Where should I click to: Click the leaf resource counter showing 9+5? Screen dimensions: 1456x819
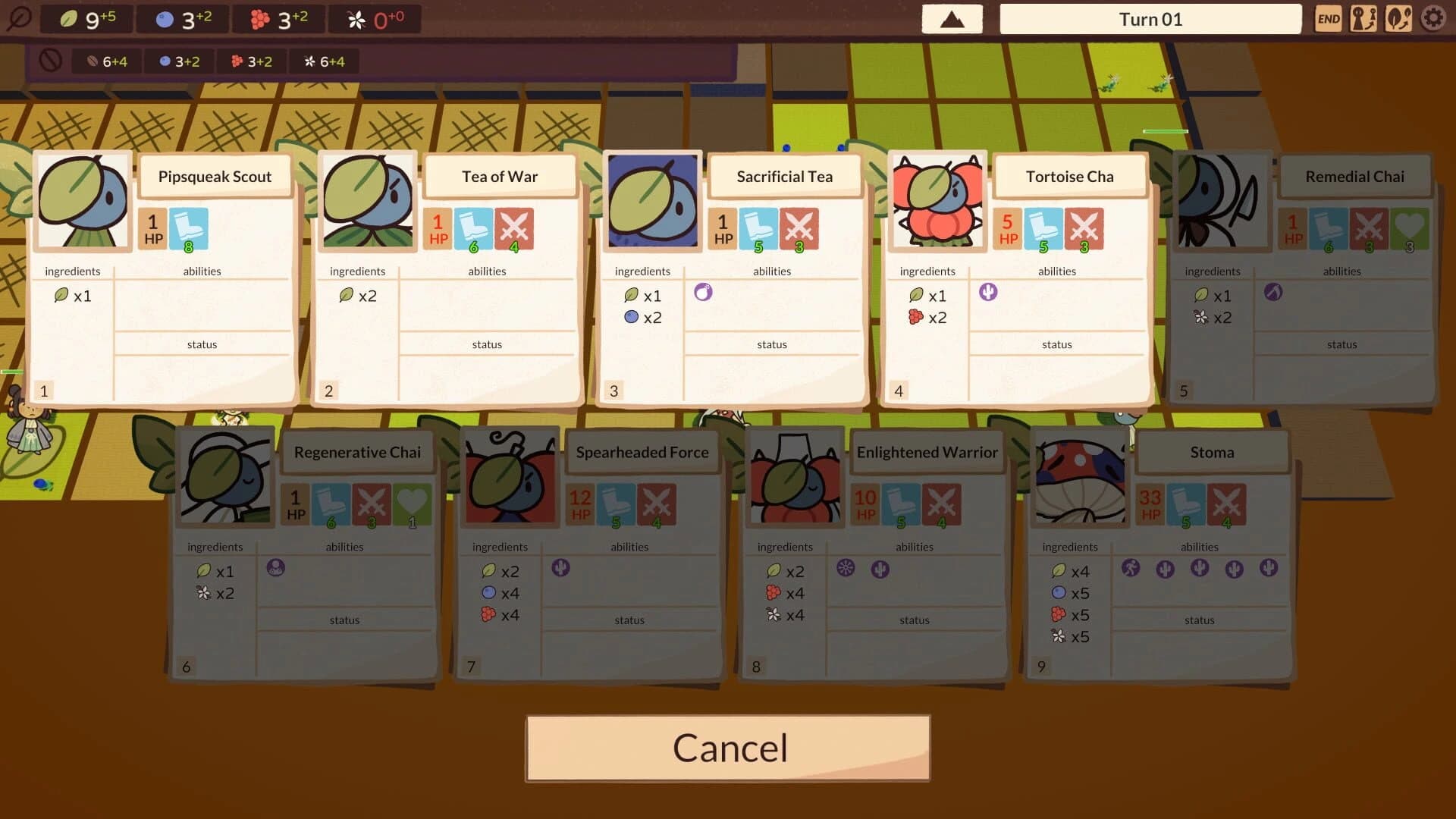(87, 19)
